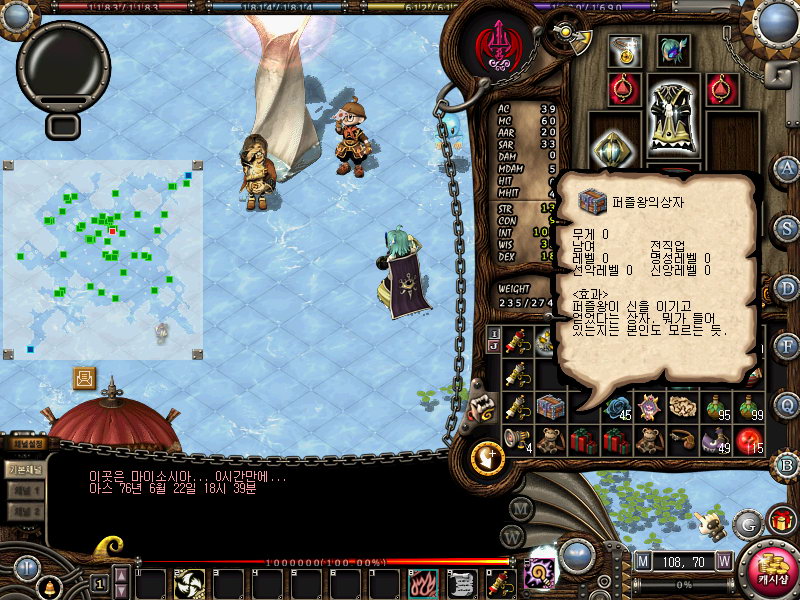This screenshot has width=800, height=600.
Task: Select the equipped gold necklace slot
Action: [x=625, y=52]
